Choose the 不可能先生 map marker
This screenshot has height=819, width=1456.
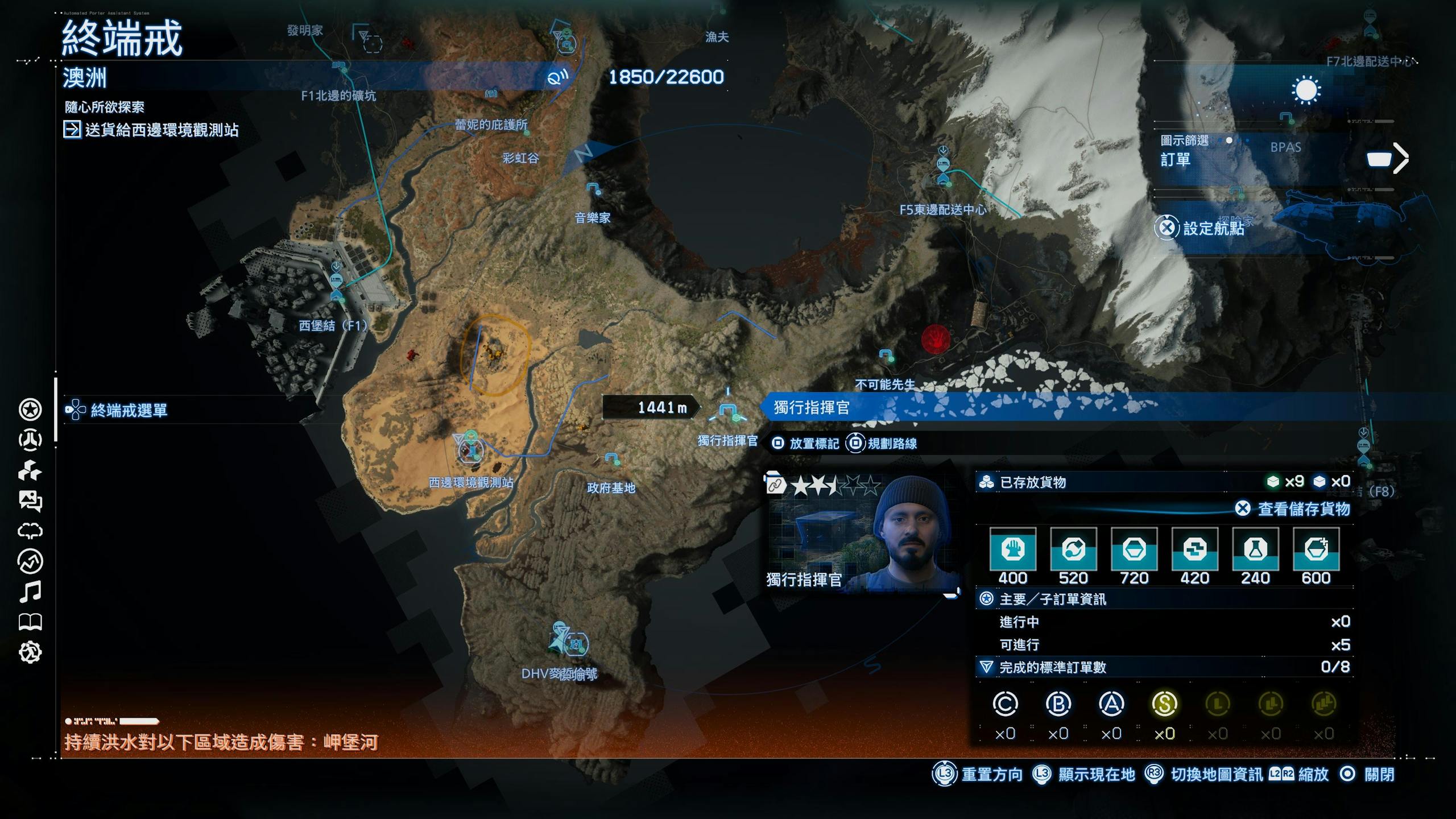click(886, 356)
